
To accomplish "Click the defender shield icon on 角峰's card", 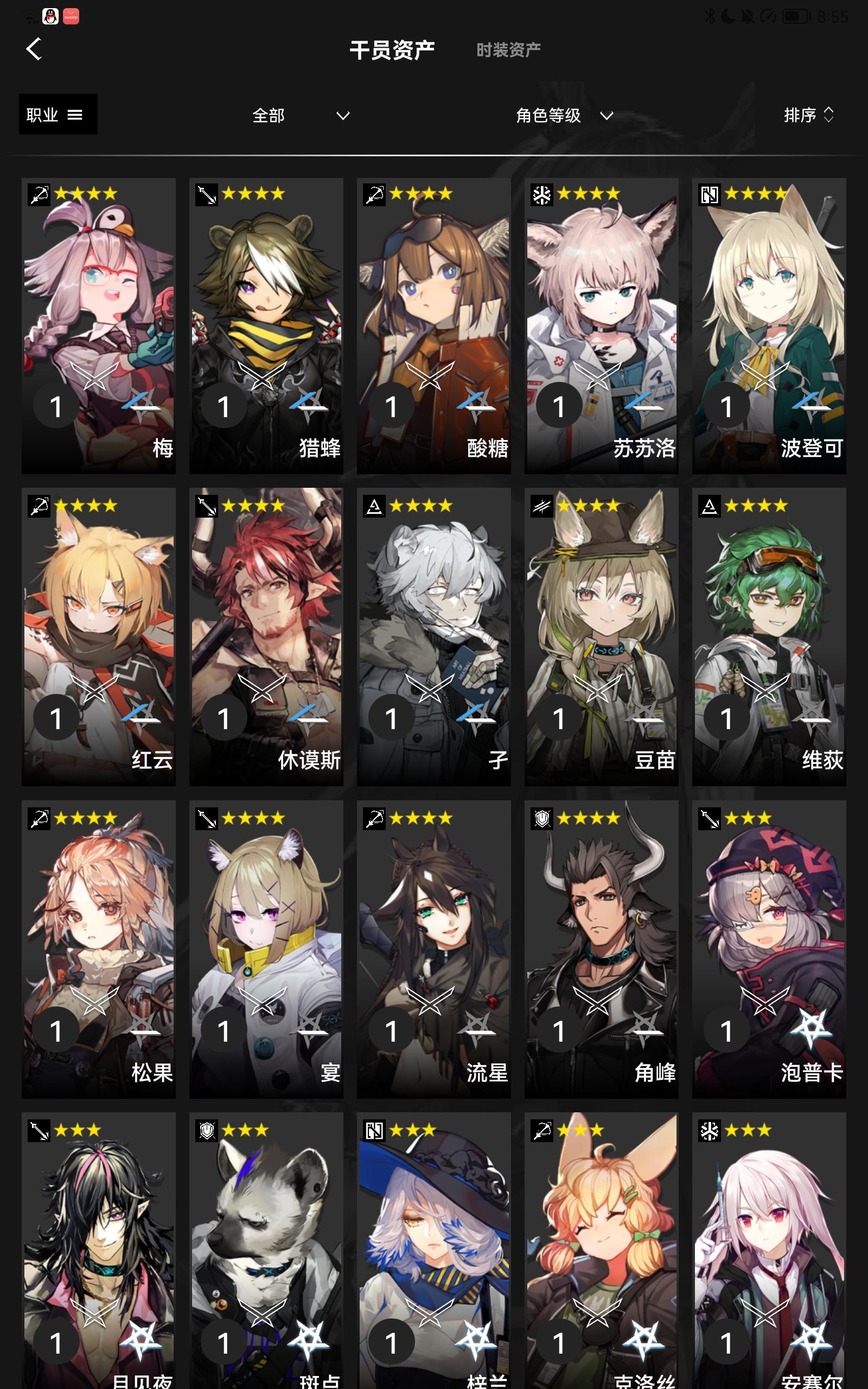I will (542, 817).
